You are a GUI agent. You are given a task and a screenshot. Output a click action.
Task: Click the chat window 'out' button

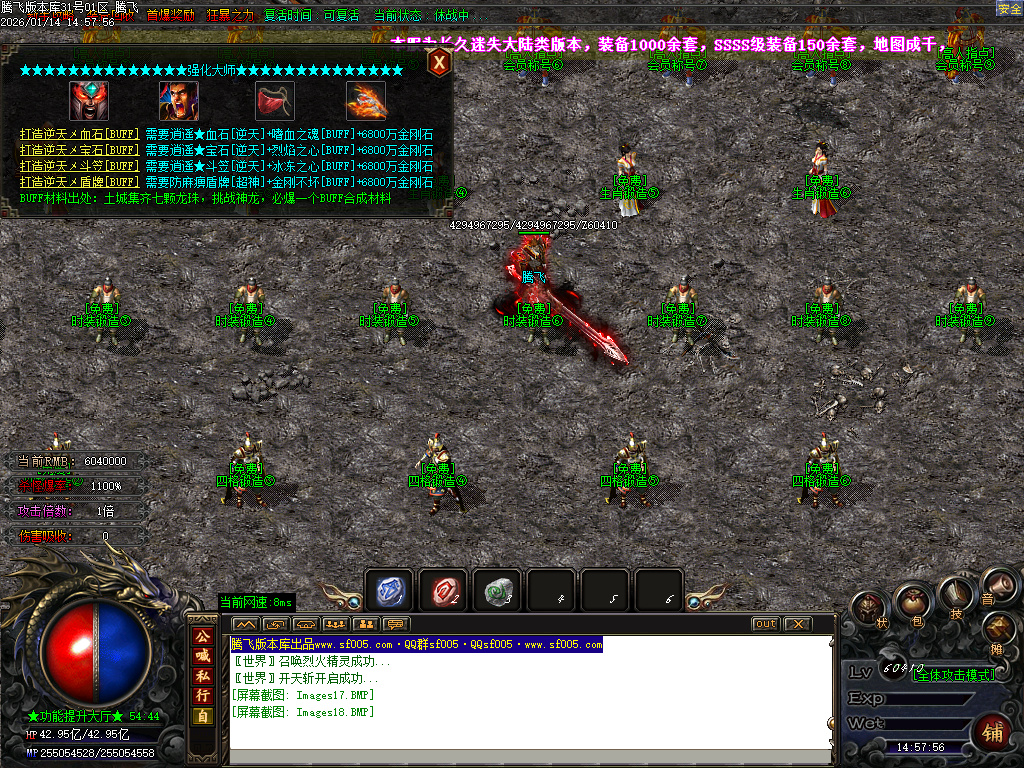pos(765,624)
